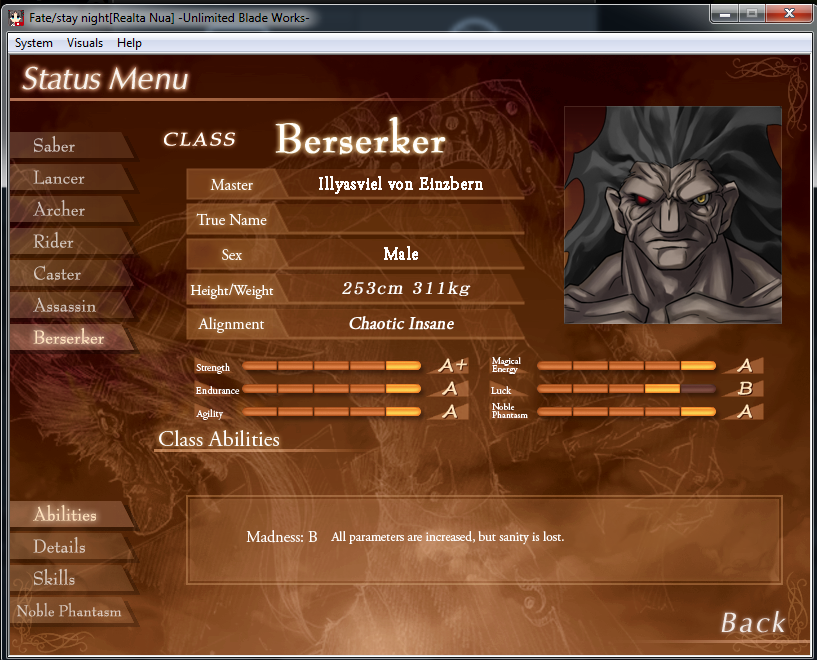Open the Visuals menu
Image resolution: width=817 pixels, height=660 pixels.
[85, 43]
